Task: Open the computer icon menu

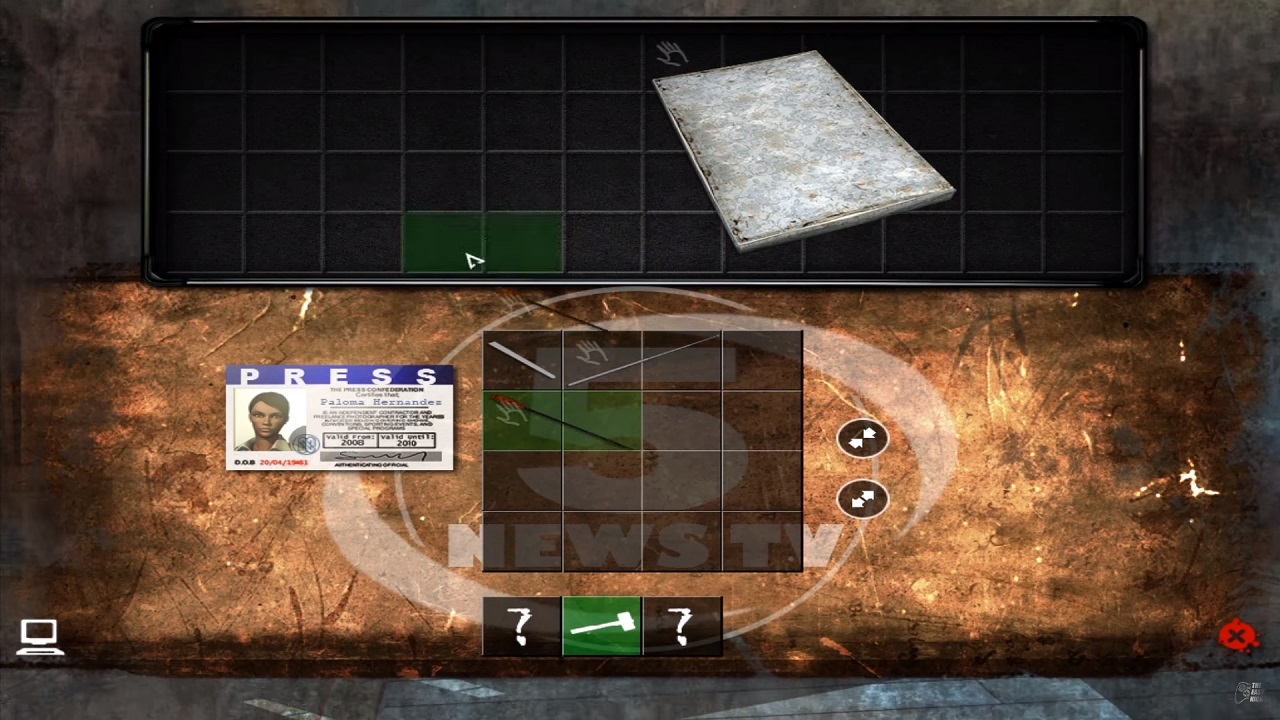Action: [40, 636]
